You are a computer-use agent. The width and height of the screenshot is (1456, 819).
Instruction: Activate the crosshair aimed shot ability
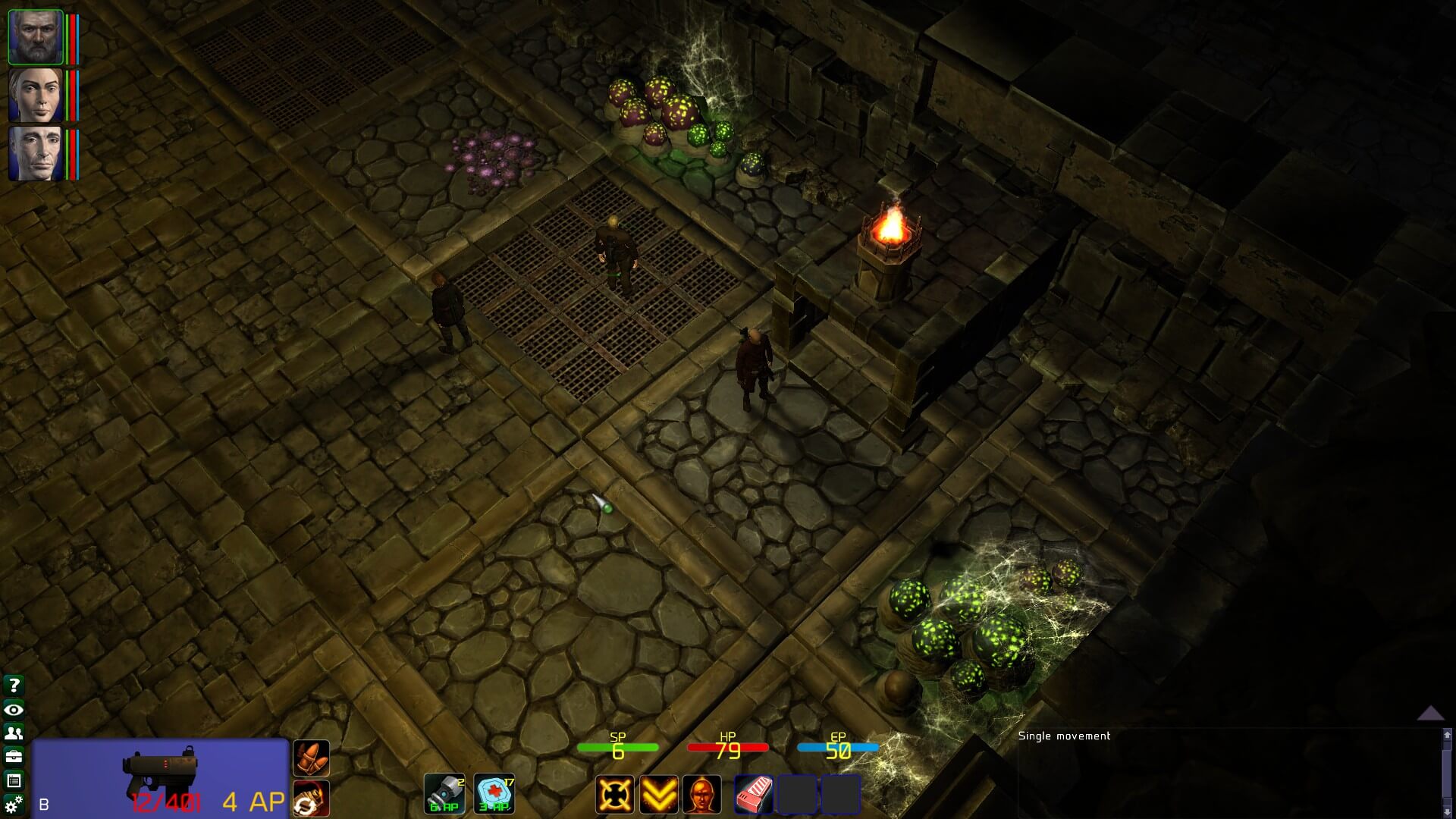tap(614, 794)
